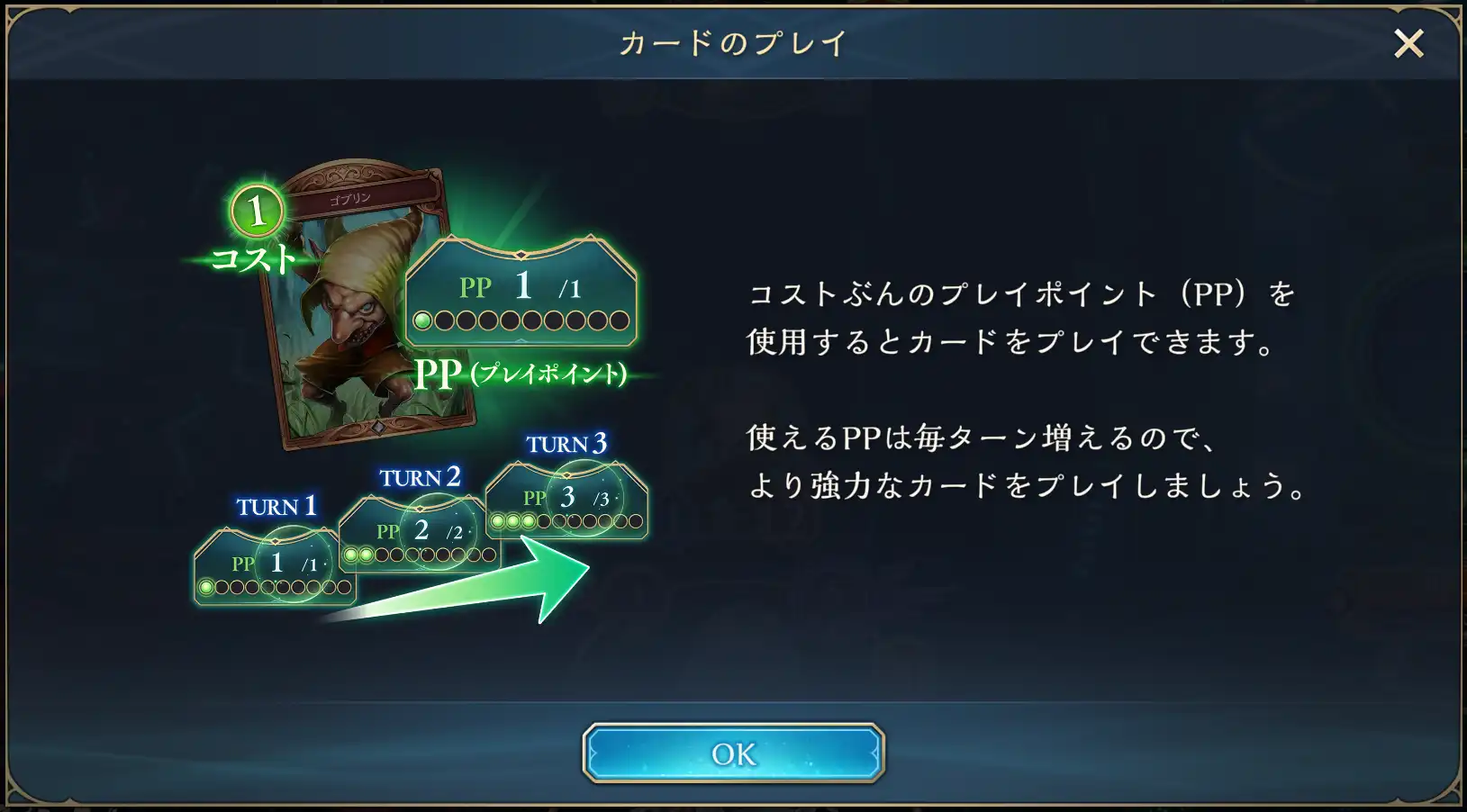This screenshot has width=1467, height=812.
Task: Close the カードのプレイ dialog with X
Action: tap(1408, 43)
